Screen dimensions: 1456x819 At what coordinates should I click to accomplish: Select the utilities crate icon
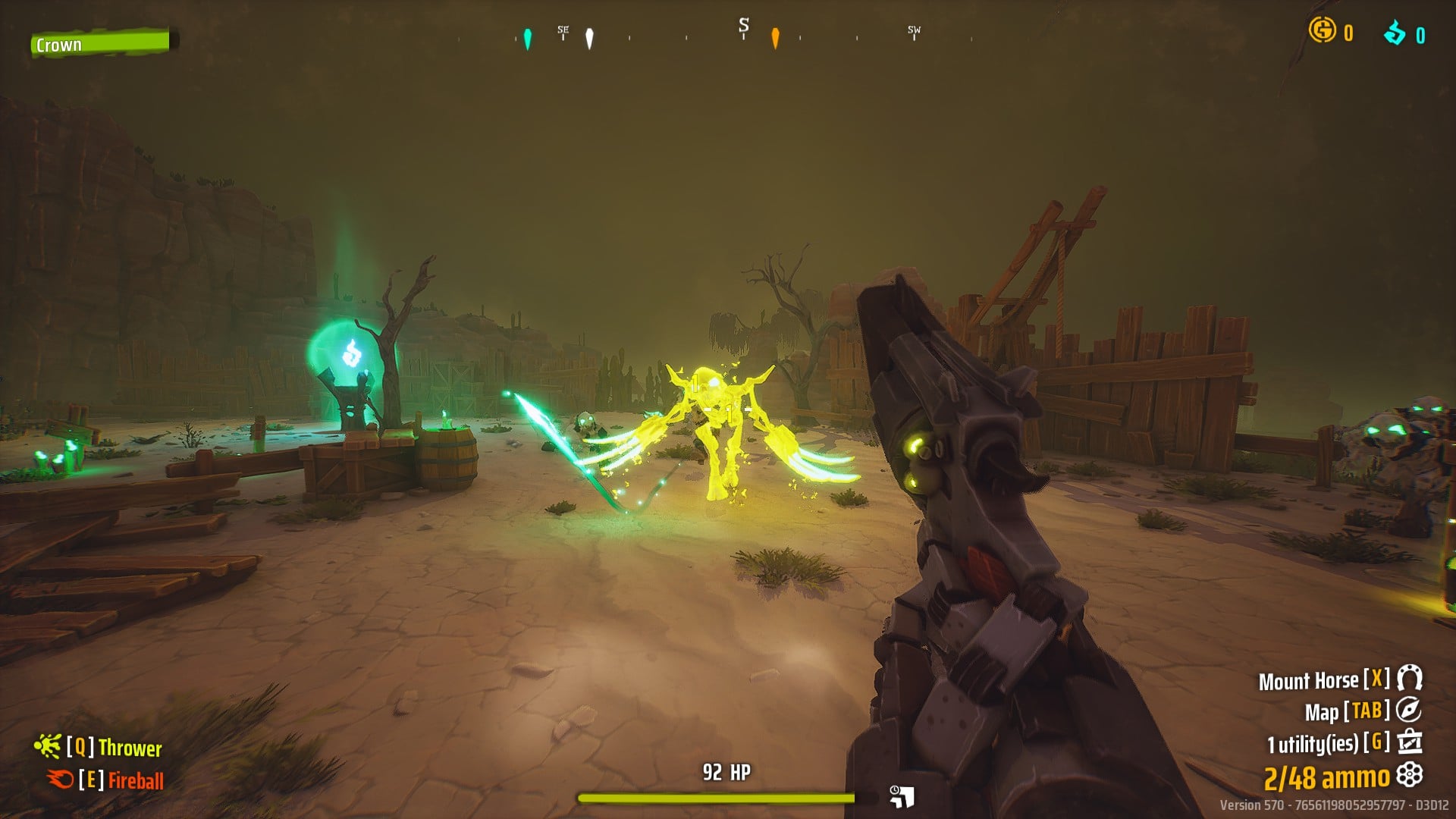[x=1410, y=742]
